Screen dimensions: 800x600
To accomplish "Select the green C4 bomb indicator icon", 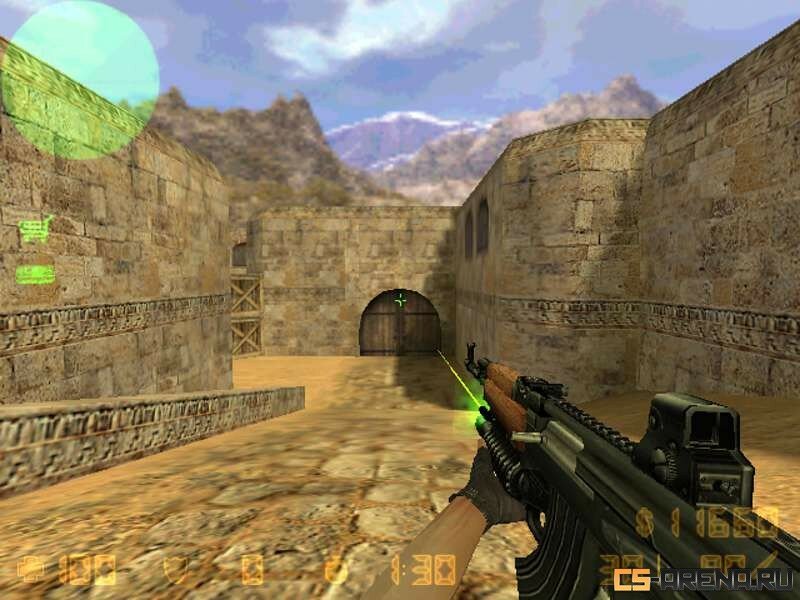I will 35,272.
